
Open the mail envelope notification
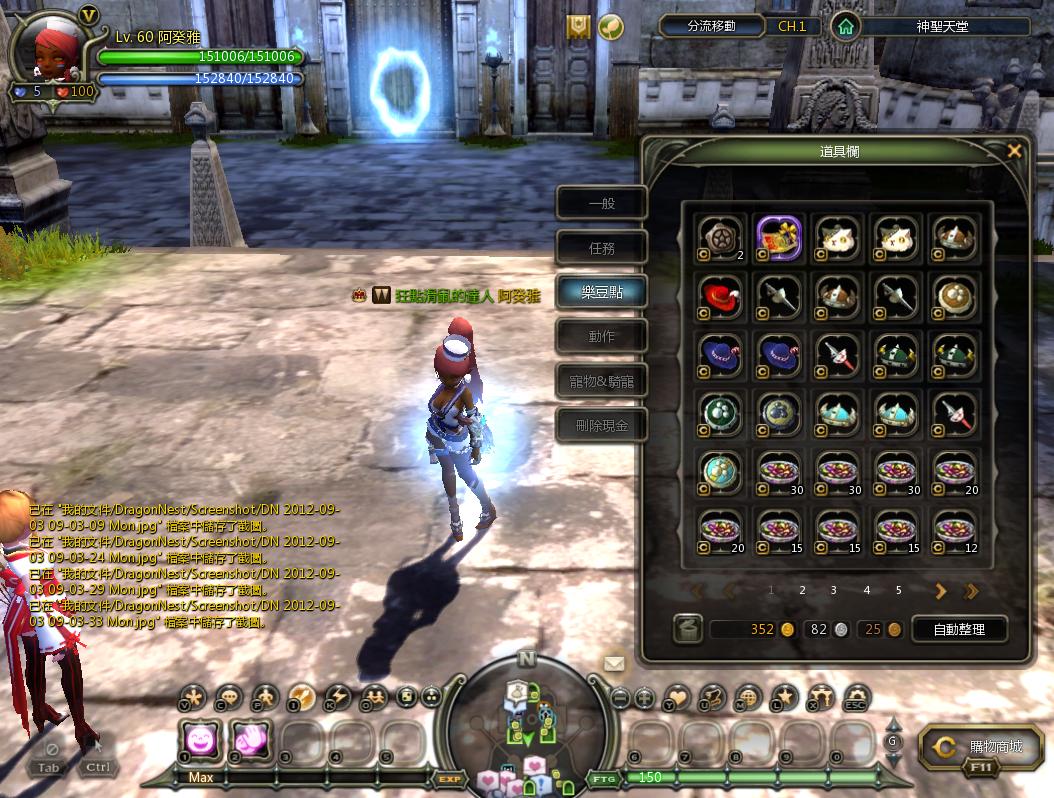click(613, 663)
